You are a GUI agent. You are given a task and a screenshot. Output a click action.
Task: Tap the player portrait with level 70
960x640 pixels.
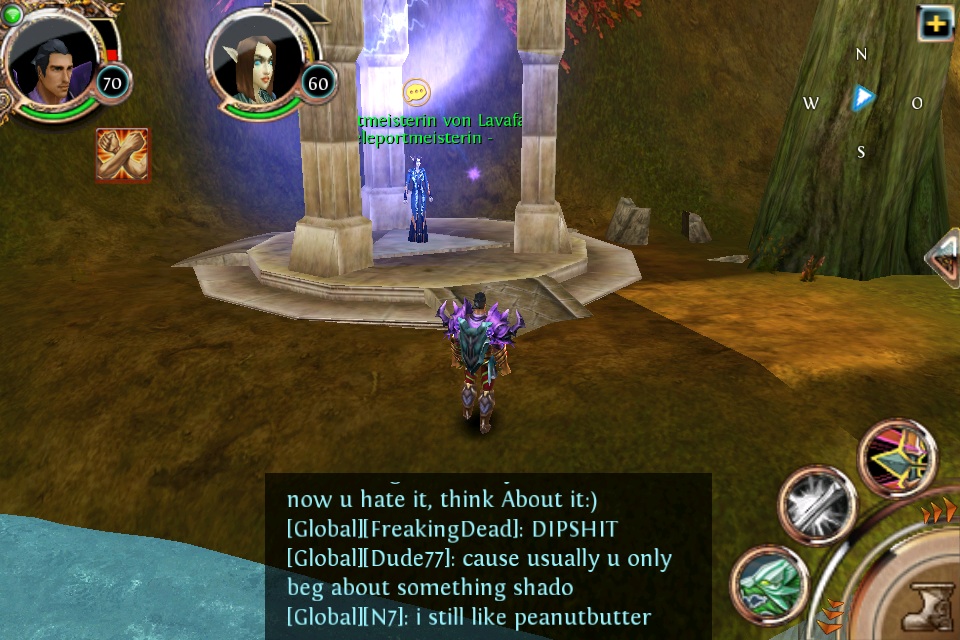(x=50, y=62)
